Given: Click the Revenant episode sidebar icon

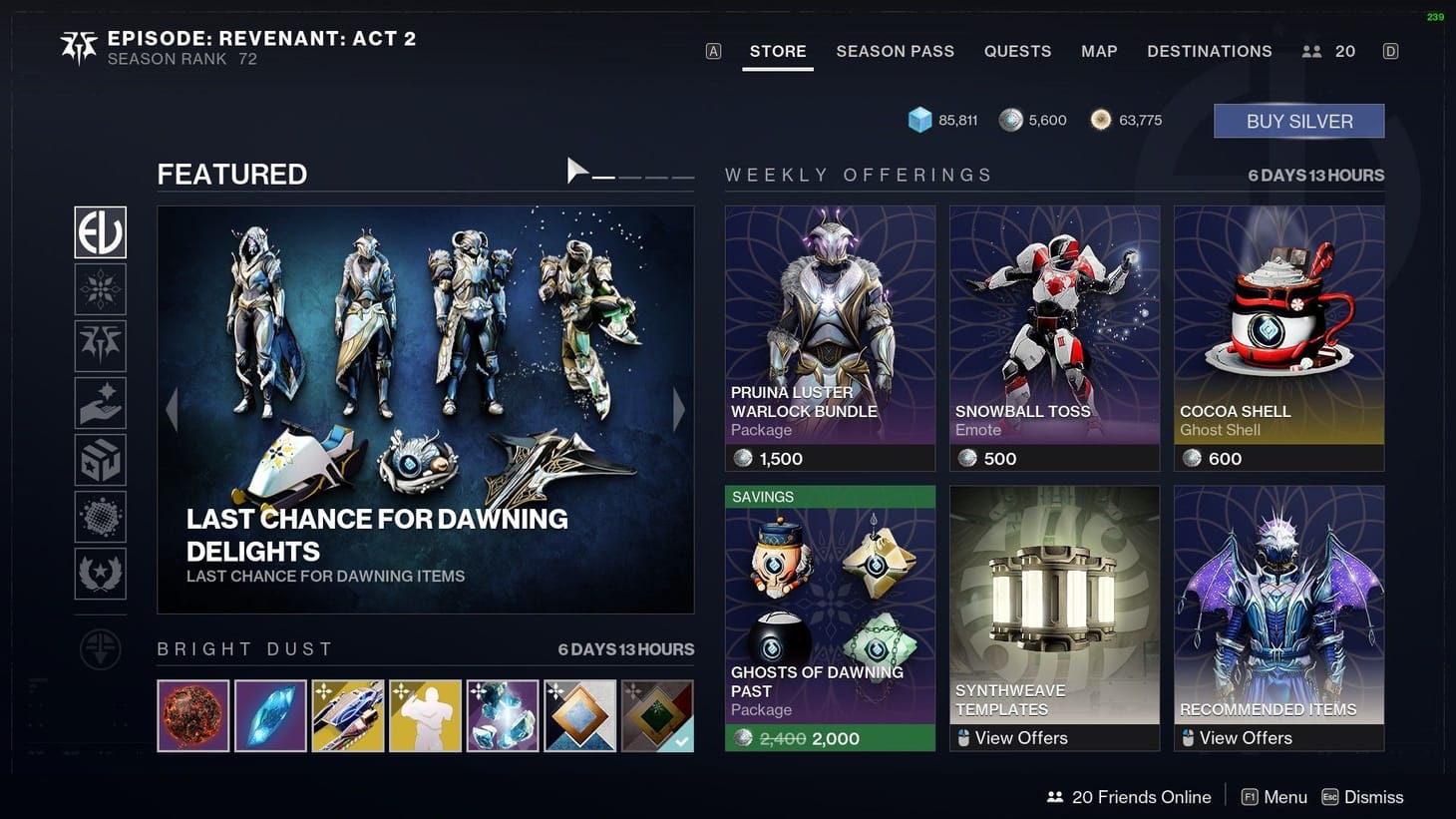Looking at the screenshot, I should [100, 345].
